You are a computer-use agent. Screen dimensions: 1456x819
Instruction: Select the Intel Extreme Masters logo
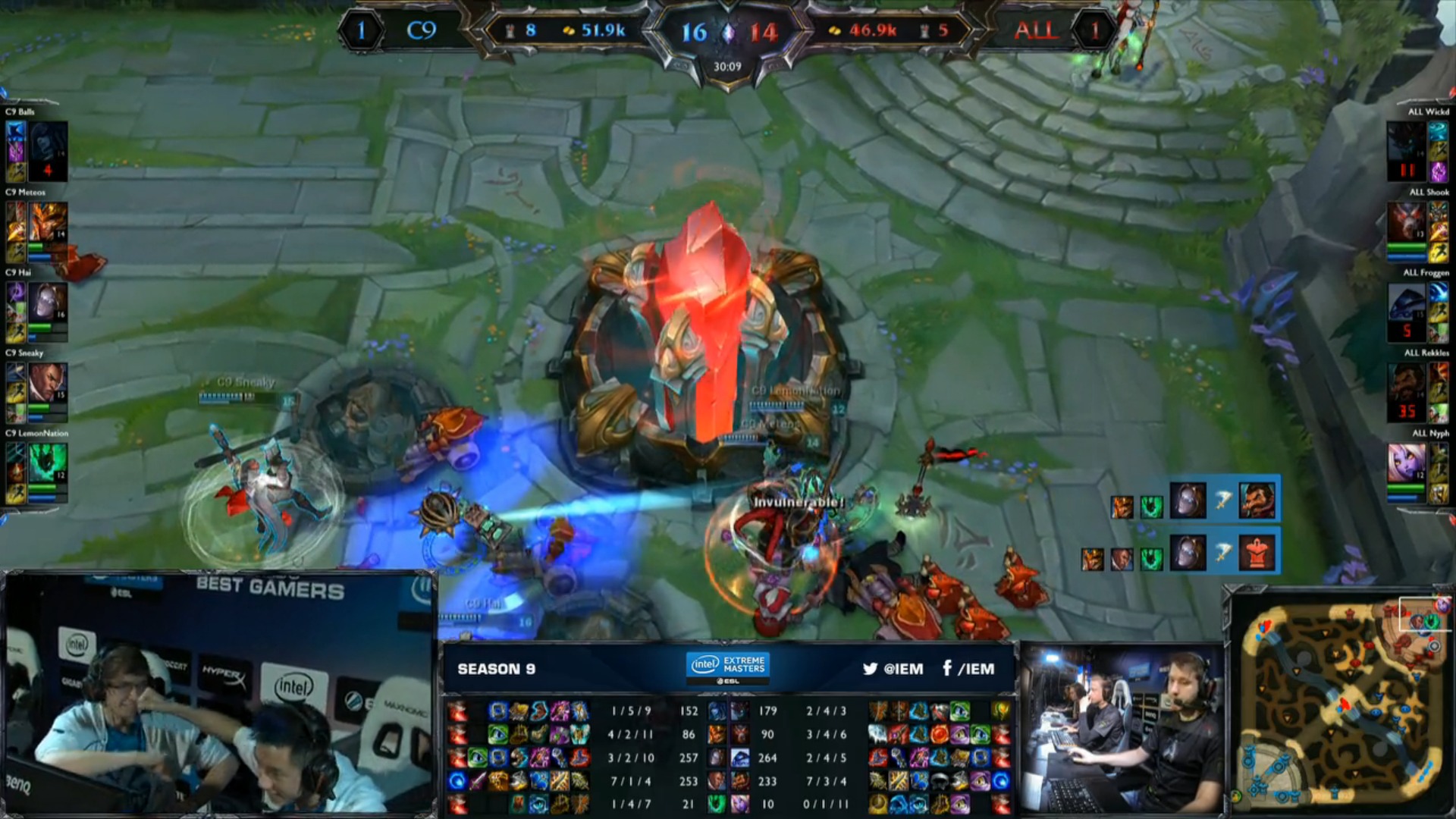pyautogui.click(x=728, y=667)
